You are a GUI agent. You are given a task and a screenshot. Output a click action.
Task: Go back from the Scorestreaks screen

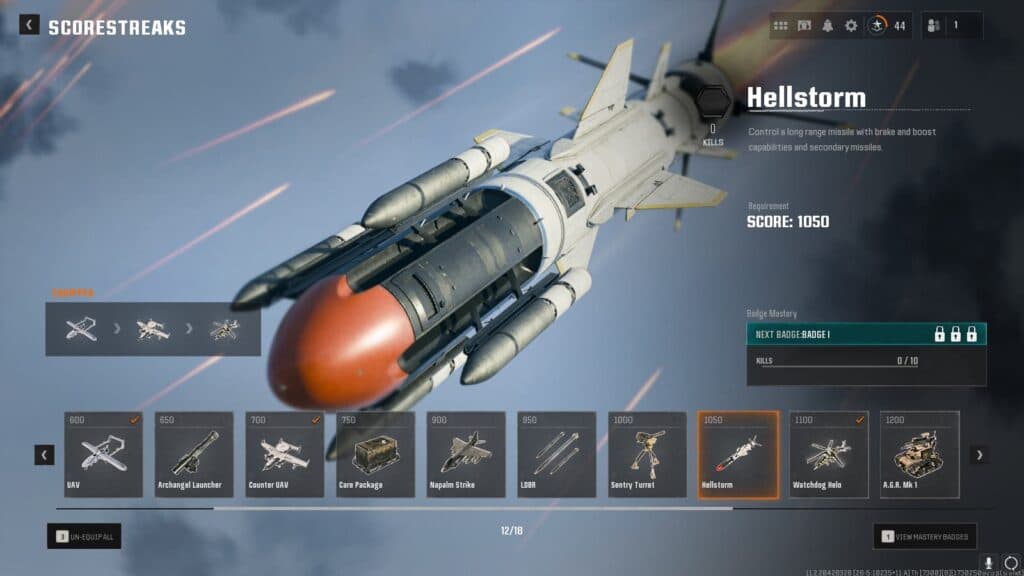click(30, 25)
